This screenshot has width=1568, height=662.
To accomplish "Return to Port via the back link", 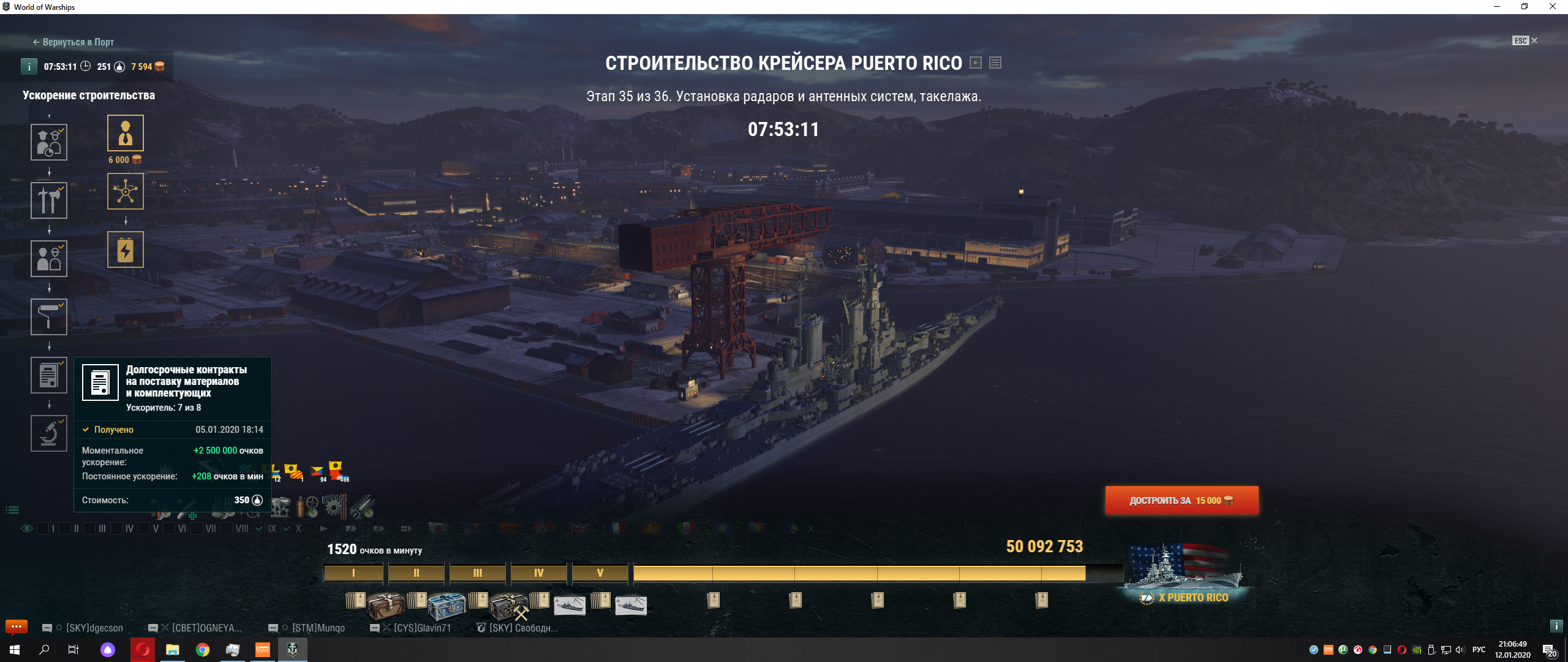I will point(73,42).
